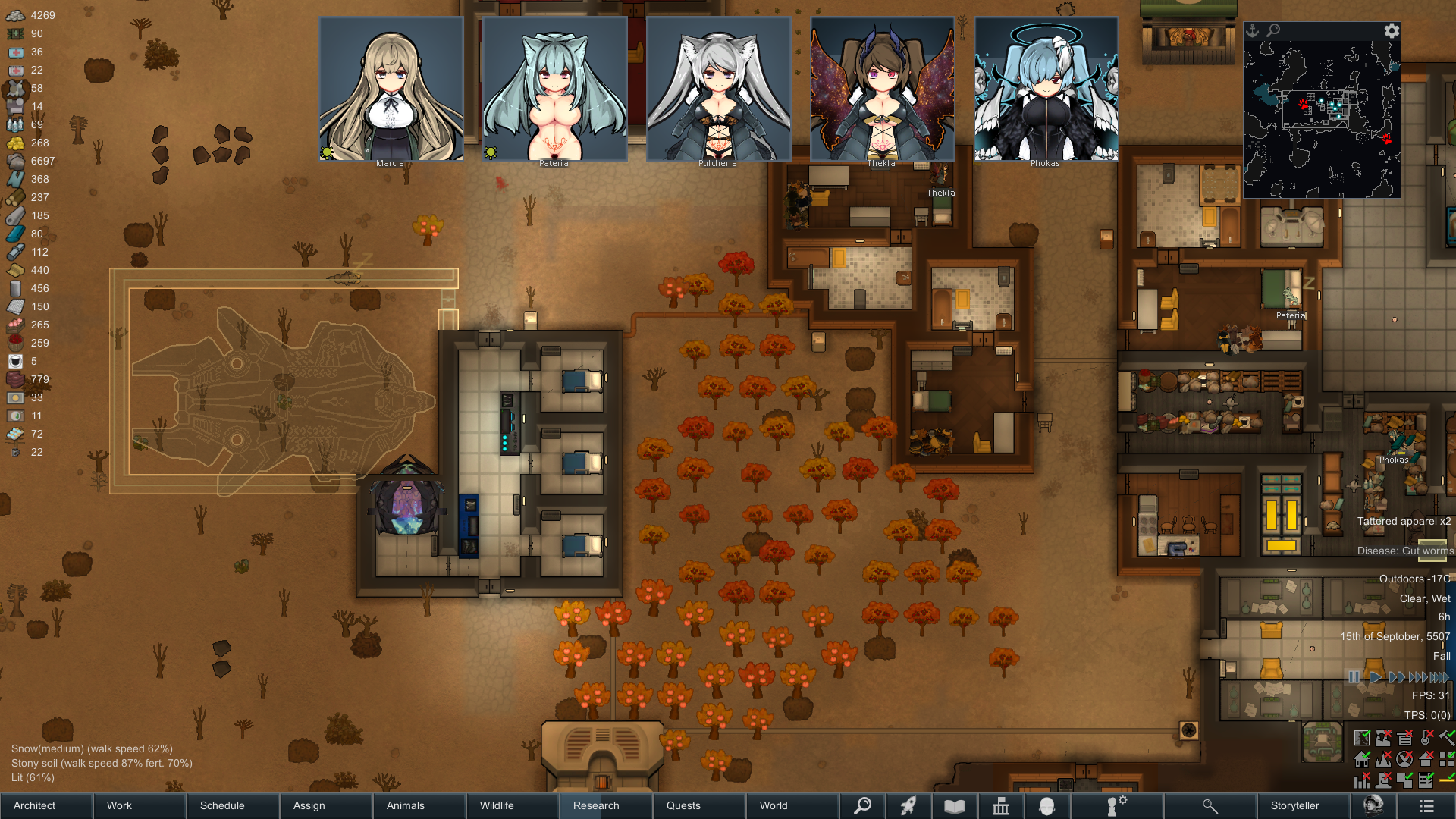Open the Wildlife tab

coord(497,805)
